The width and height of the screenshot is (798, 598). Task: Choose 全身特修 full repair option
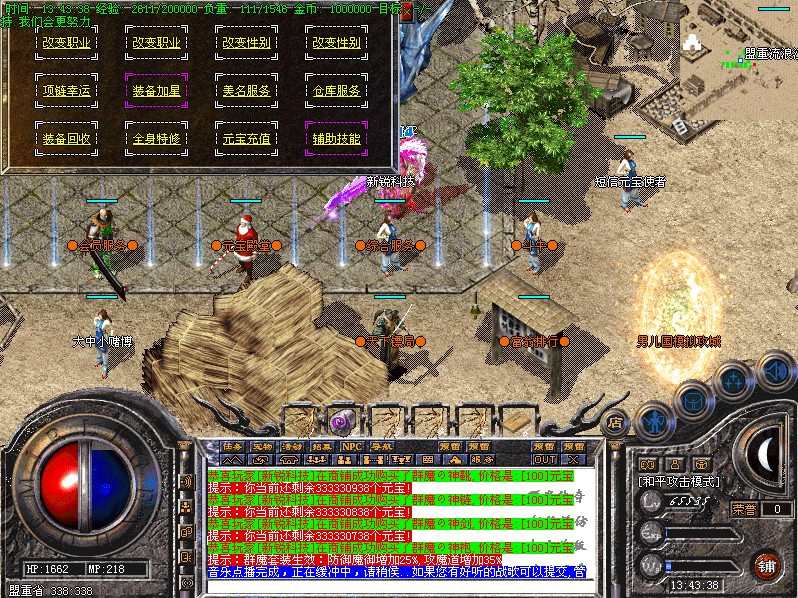point(156,139)
